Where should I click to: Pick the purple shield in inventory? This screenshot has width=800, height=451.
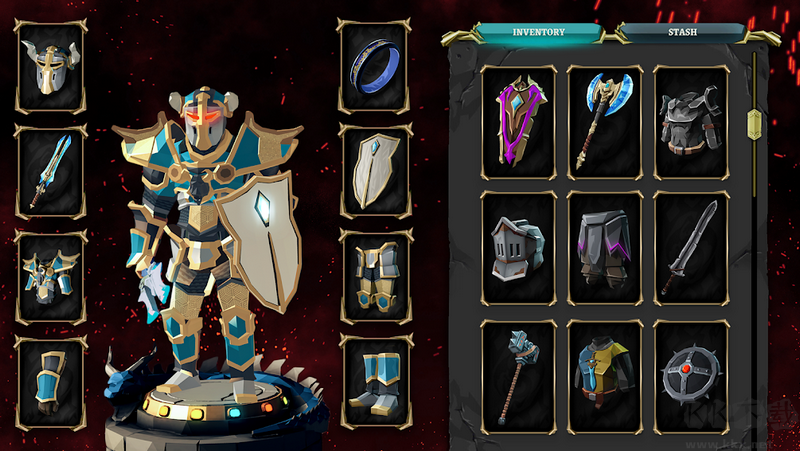pyautogui.click(x=519, y=123)
